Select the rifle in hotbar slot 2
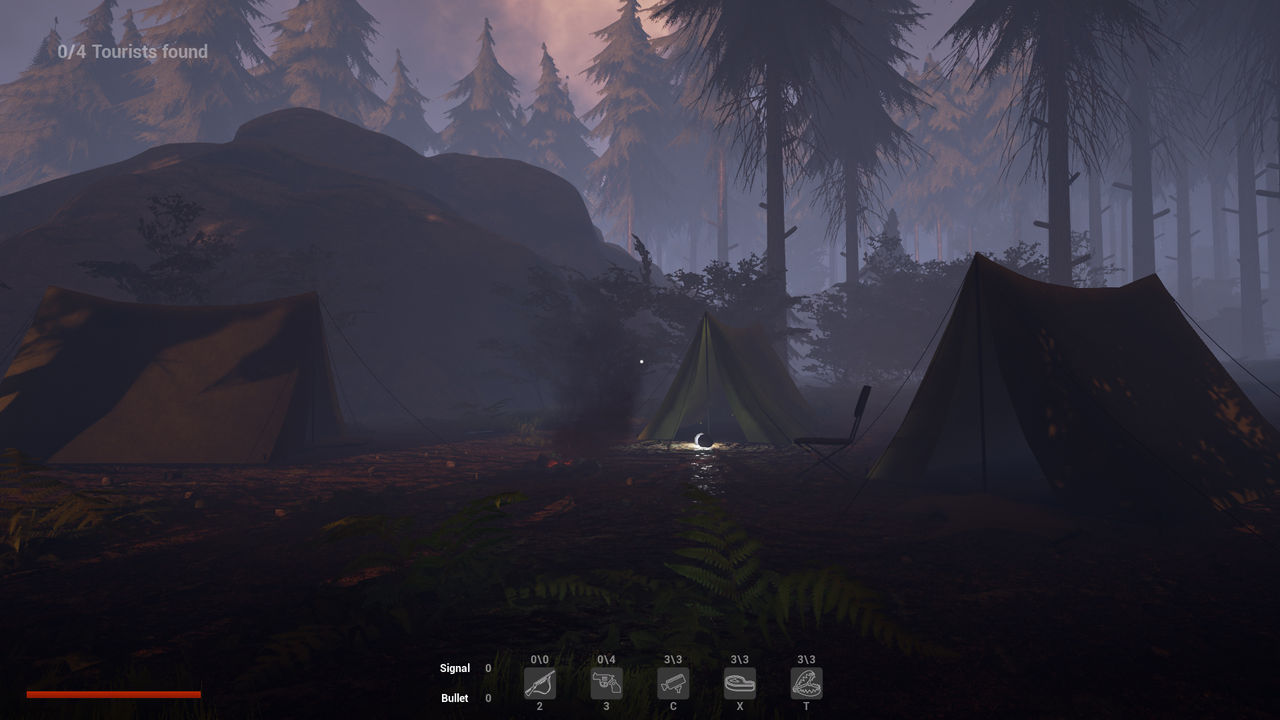1280x720 pixels. coord(539,683)
